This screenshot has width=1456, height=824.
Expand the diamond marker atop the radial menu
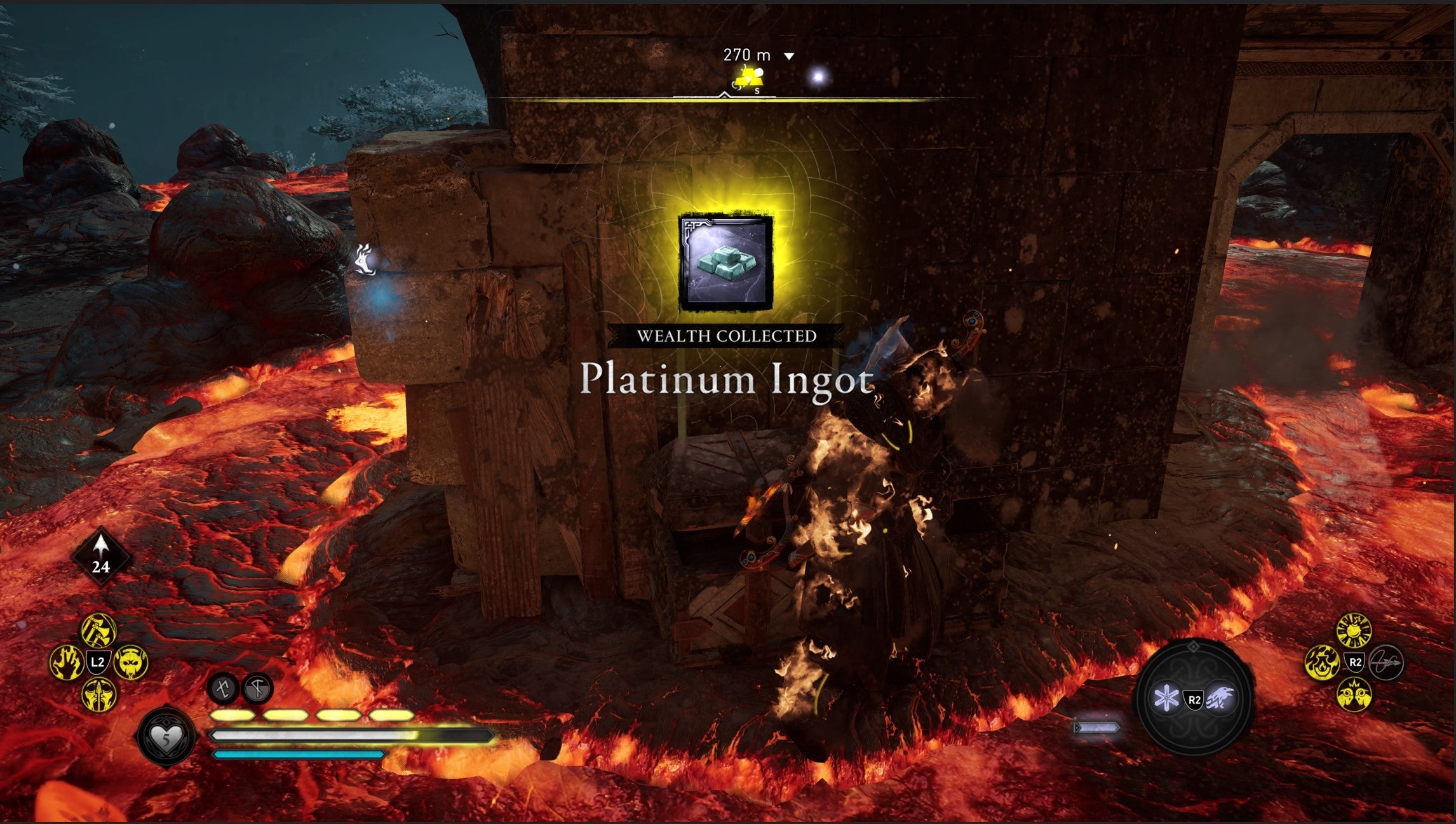(1193, 647)
